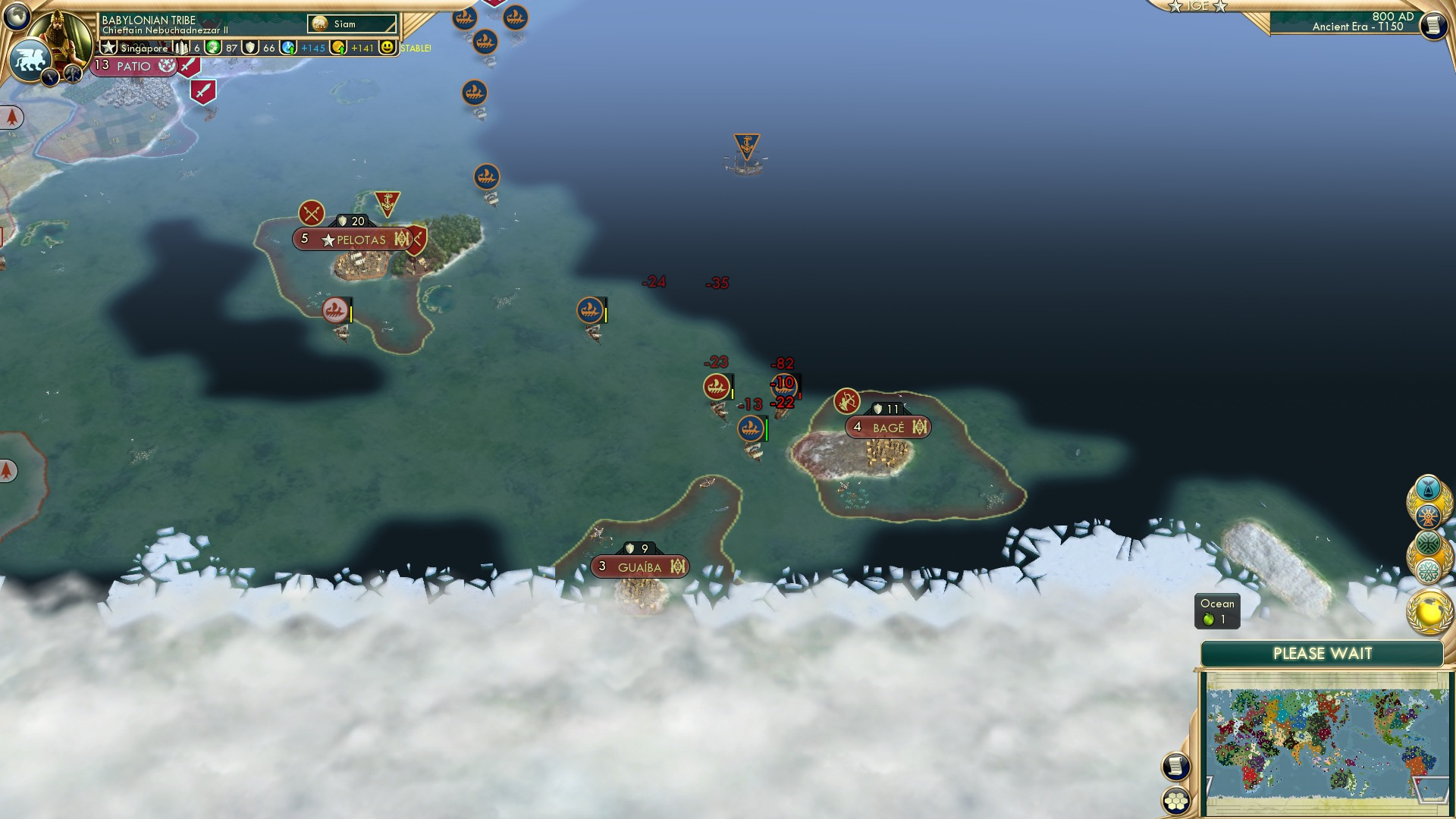The height and width of the screenshot is (819, 1456).
Task: Click the green health bar beside the galley
Action: click(766, 427)
